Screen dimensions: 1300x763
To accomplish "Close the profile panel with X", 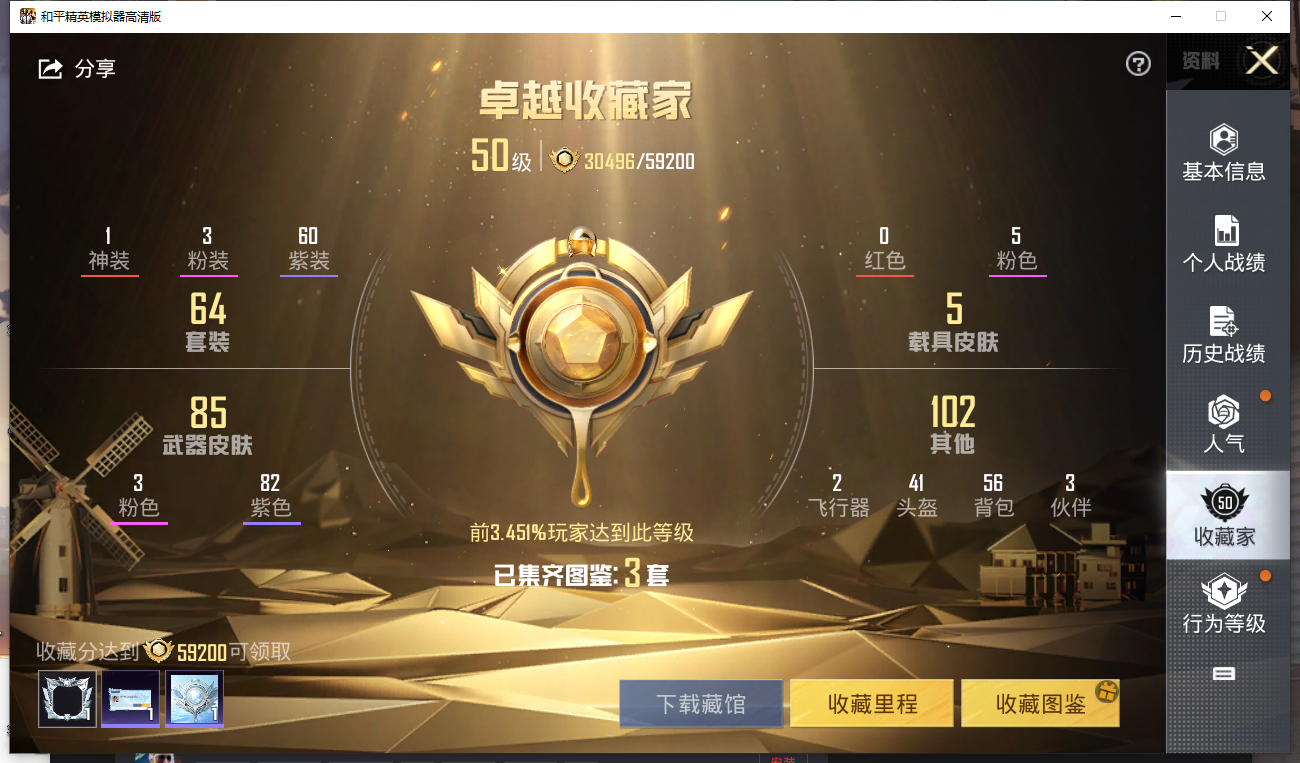I will (x=1261, y=61).
